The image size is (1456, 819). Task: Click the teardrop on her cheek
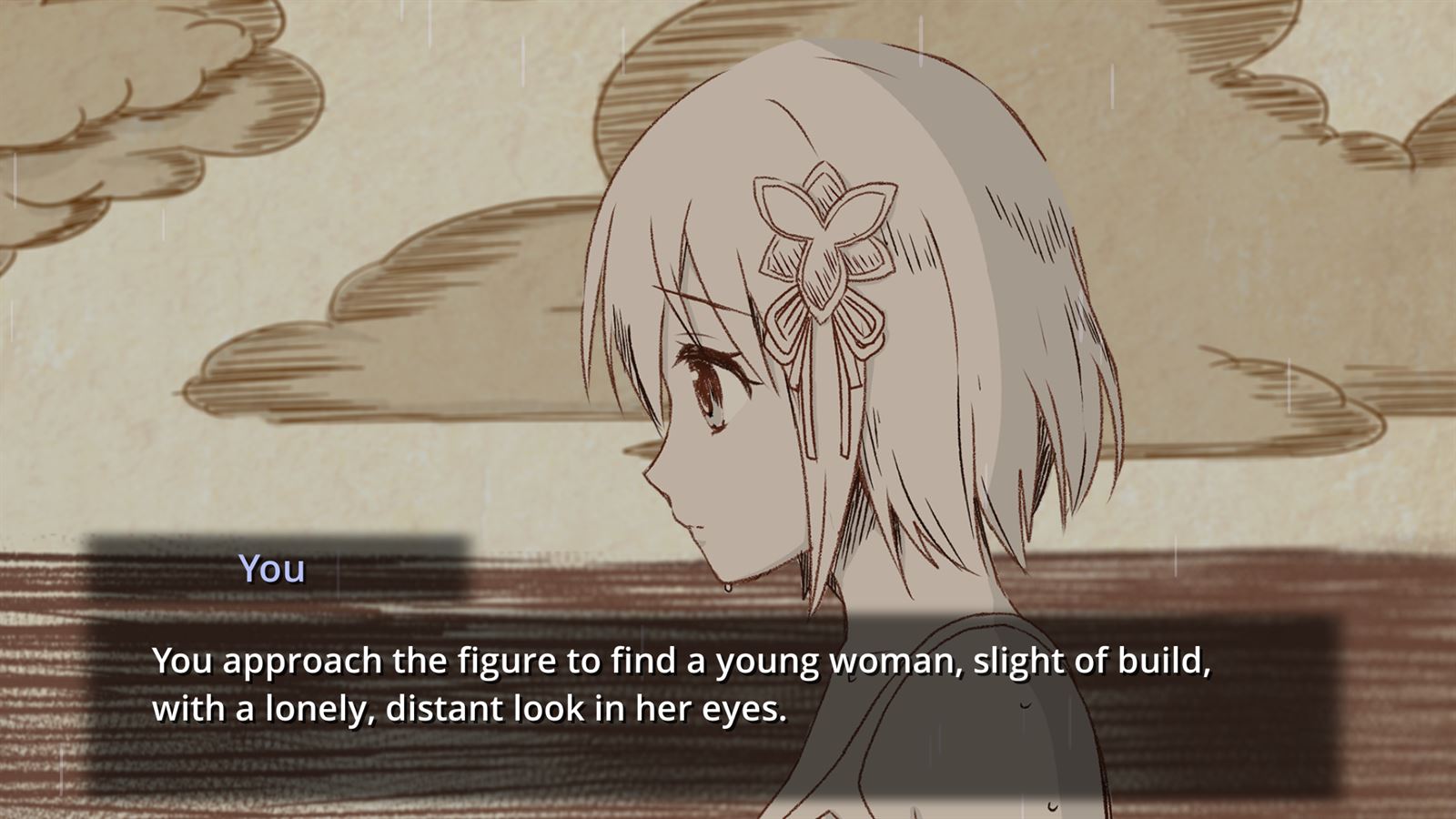[728, 590]
